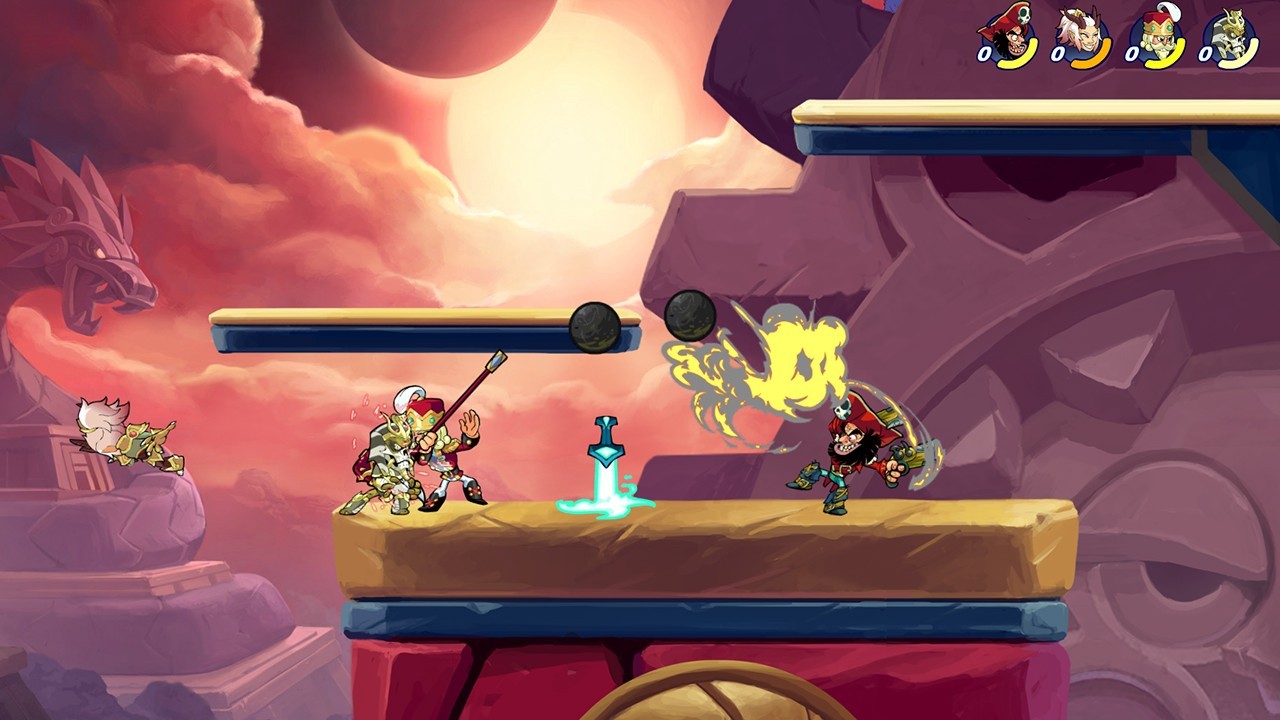Image resolution: width=1280 pixels, height=720 pixels.
Task: Choose the bearded king with red fez portrait
Action: 1160,38
